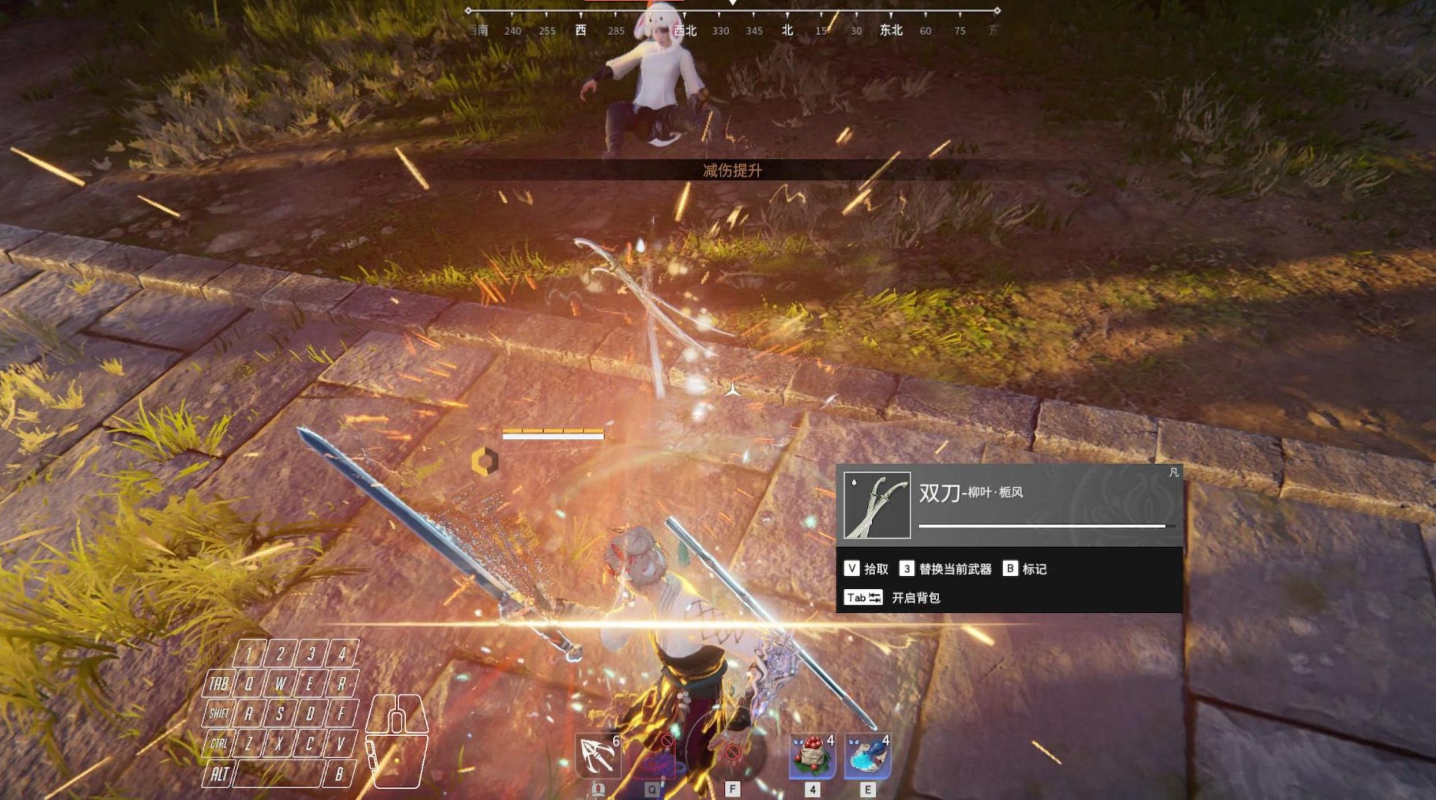Screen dimensions: 1436x800
Task: Select the grappling hook slot
Action: click(598, 757)
